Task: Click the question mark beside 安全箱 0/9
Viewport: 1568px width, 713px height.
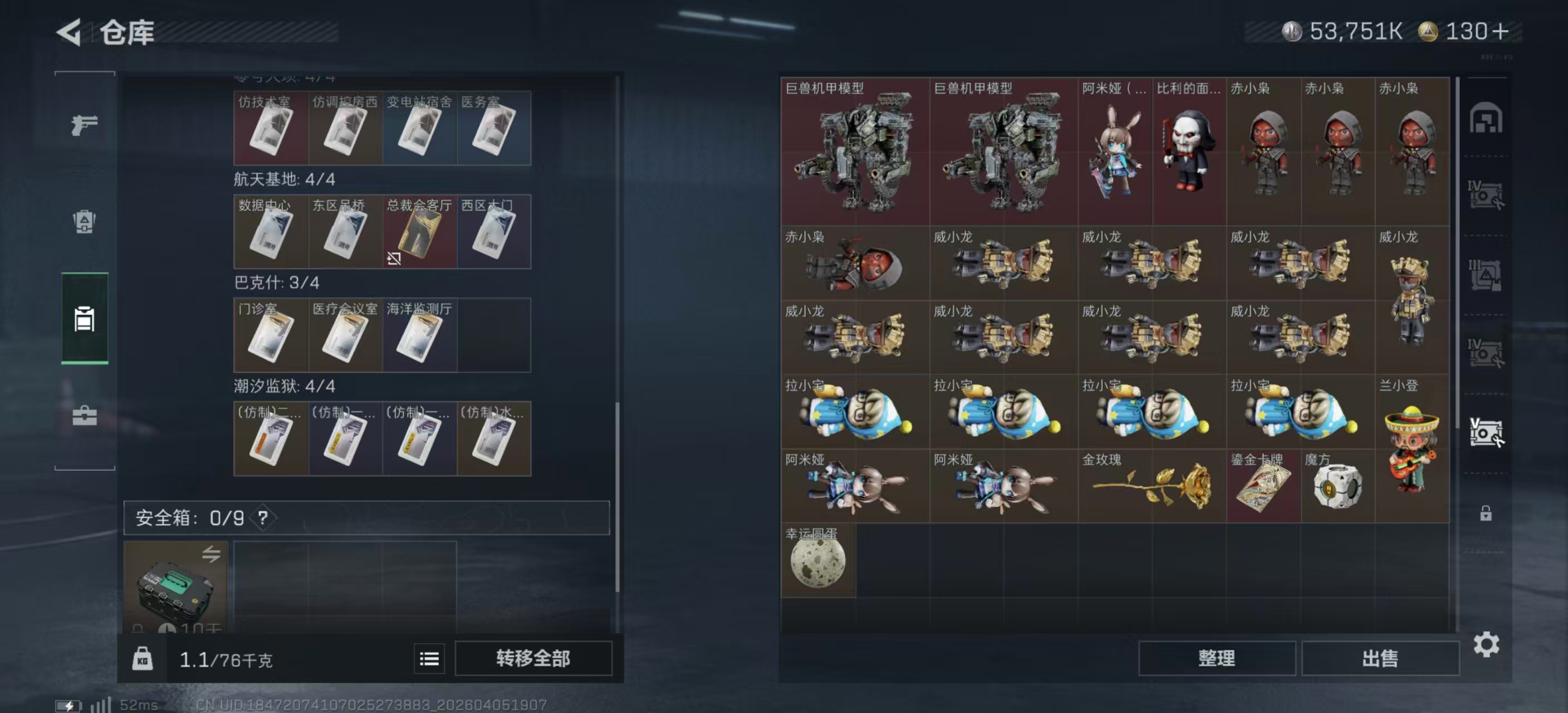Action: point(262,518)
